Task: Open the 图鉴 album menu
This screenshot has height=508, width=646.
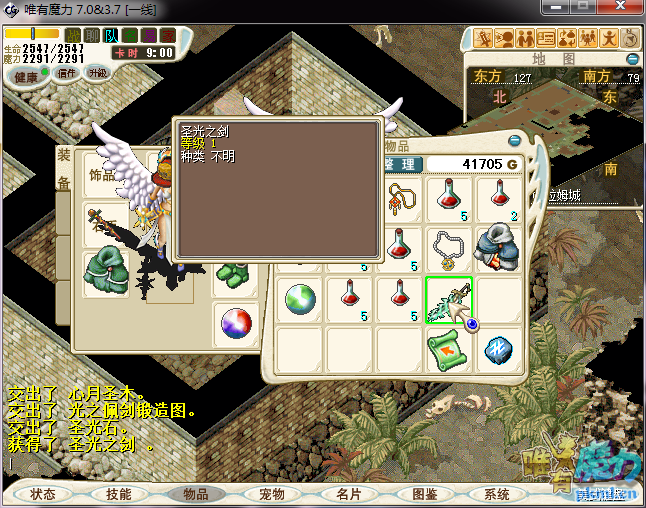Action: click(x=424, y=494)
